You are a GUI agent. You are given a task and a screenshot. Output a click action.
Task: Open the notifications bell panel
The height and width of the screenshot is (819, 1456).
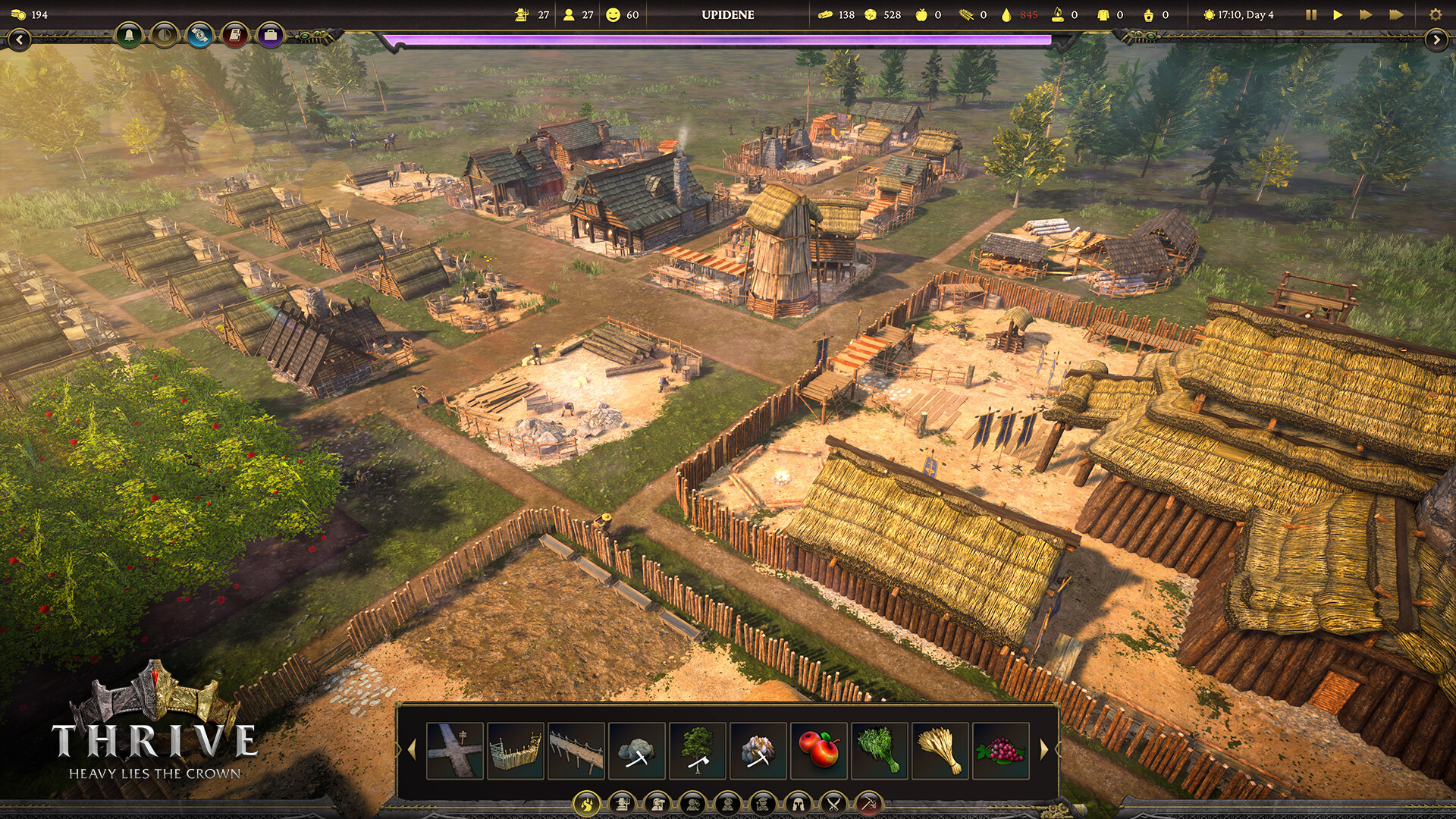129,35
